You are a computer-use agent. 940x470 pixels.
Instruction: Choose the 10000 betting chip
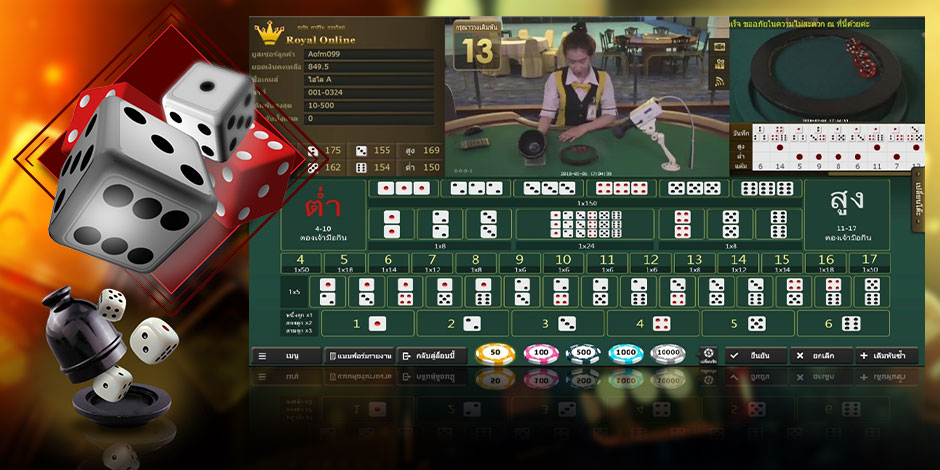pyautogui.click(x=668, y=355)
